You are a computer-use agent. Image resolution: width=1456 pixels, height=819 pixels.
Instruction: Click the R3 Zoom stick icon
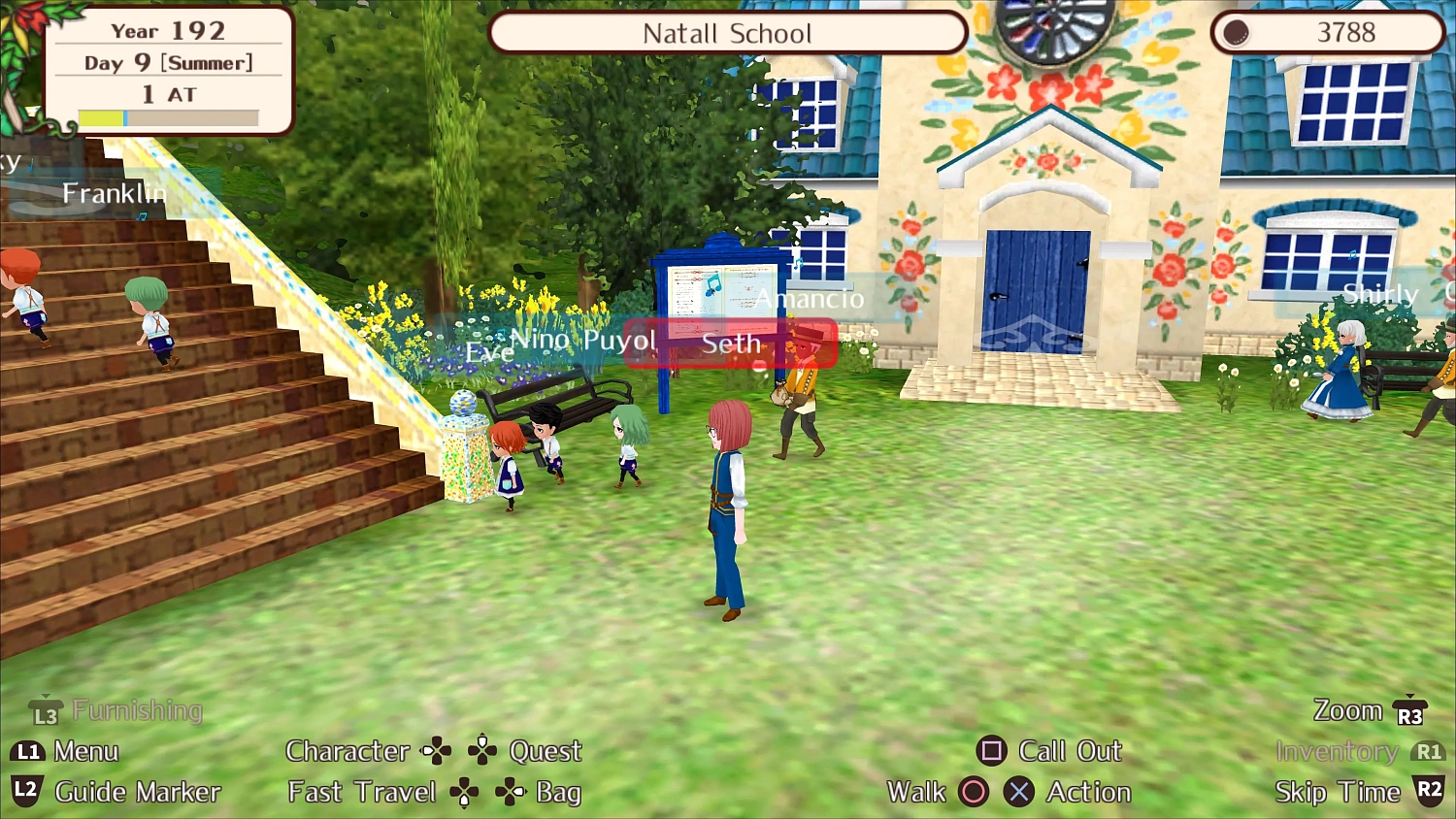(1409, 710)
